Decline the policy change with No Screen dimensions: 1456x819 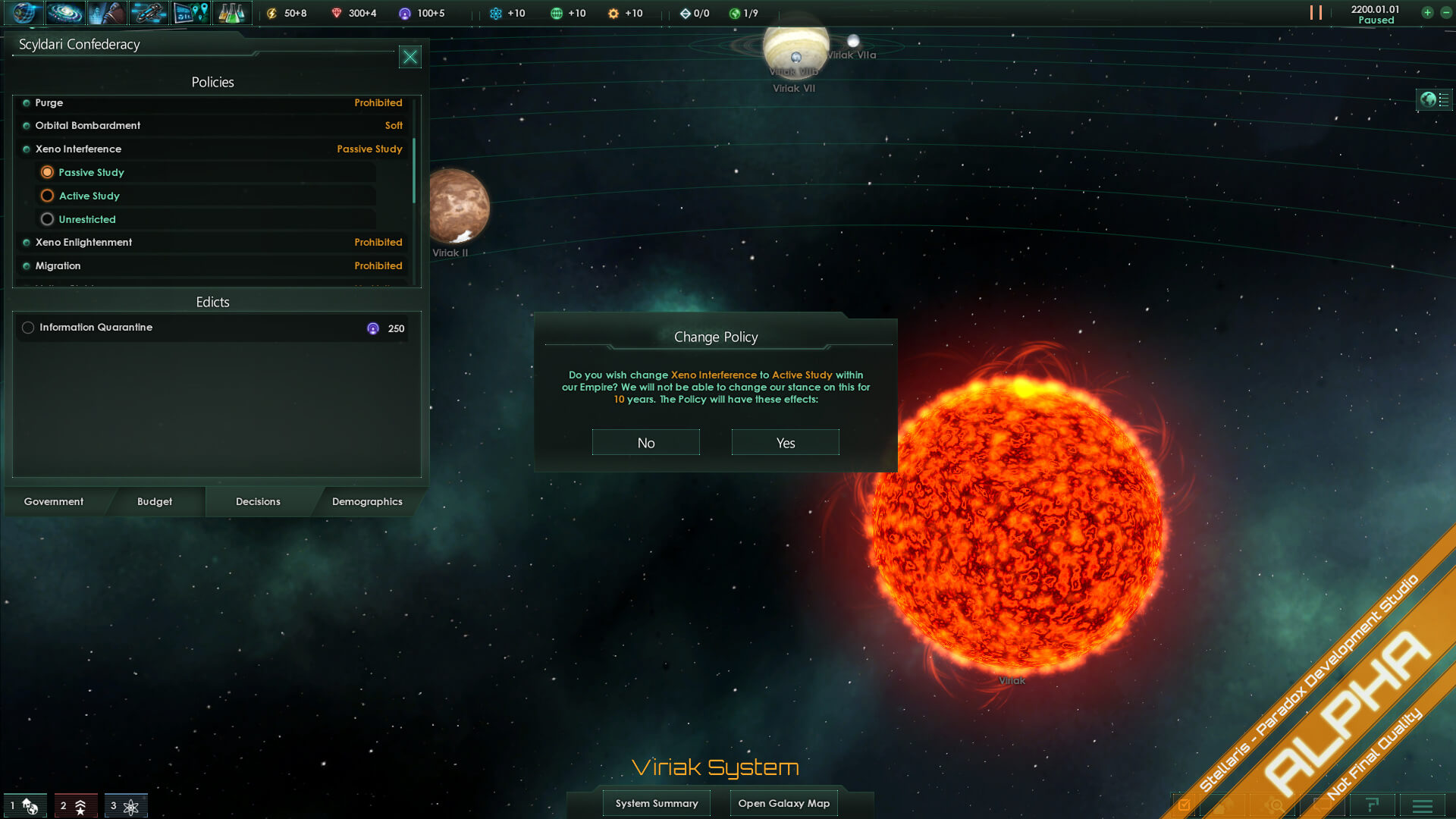point(645,443)
